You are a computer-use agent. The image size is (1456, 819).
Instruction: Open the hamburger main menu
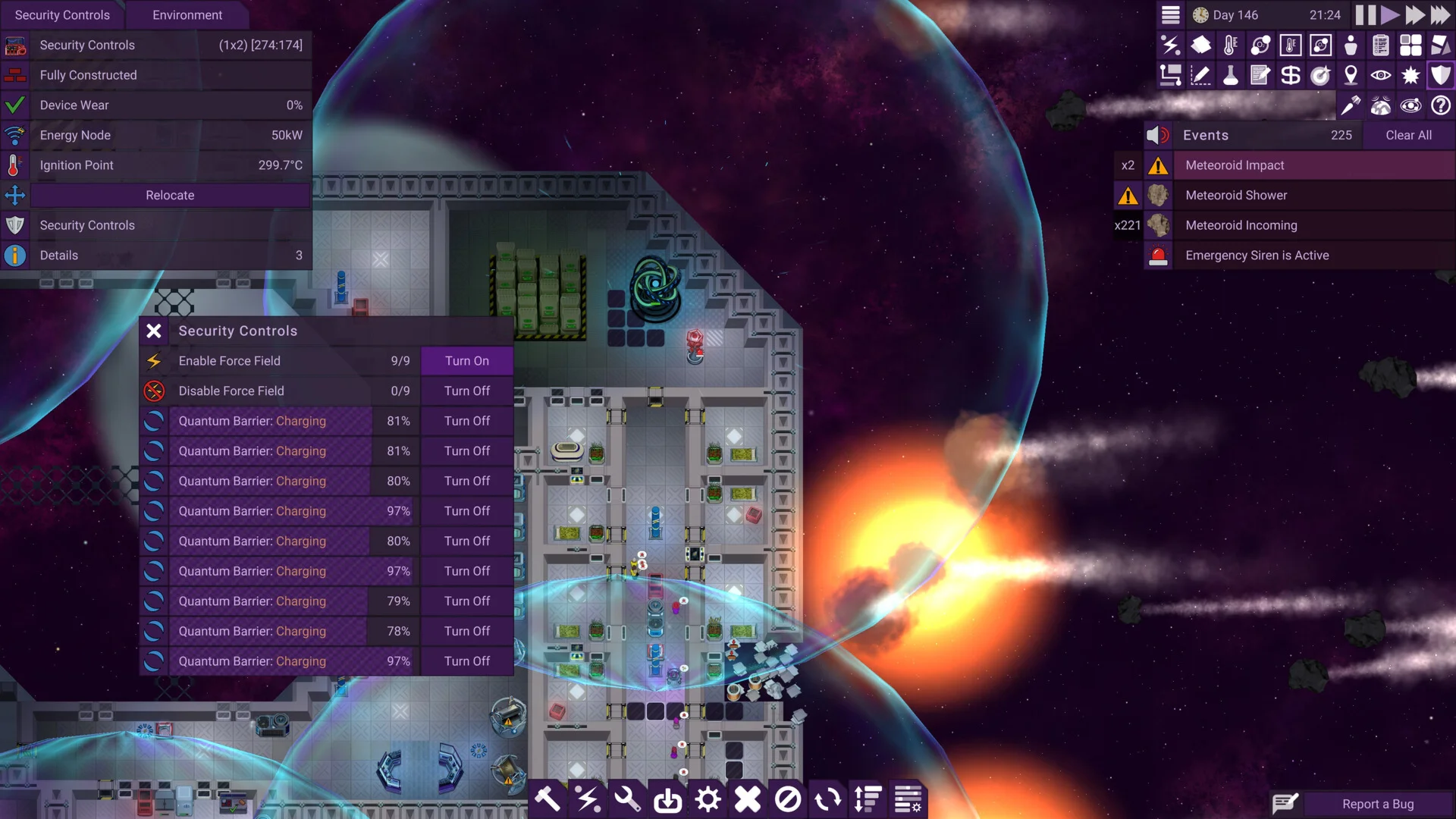1171,15
